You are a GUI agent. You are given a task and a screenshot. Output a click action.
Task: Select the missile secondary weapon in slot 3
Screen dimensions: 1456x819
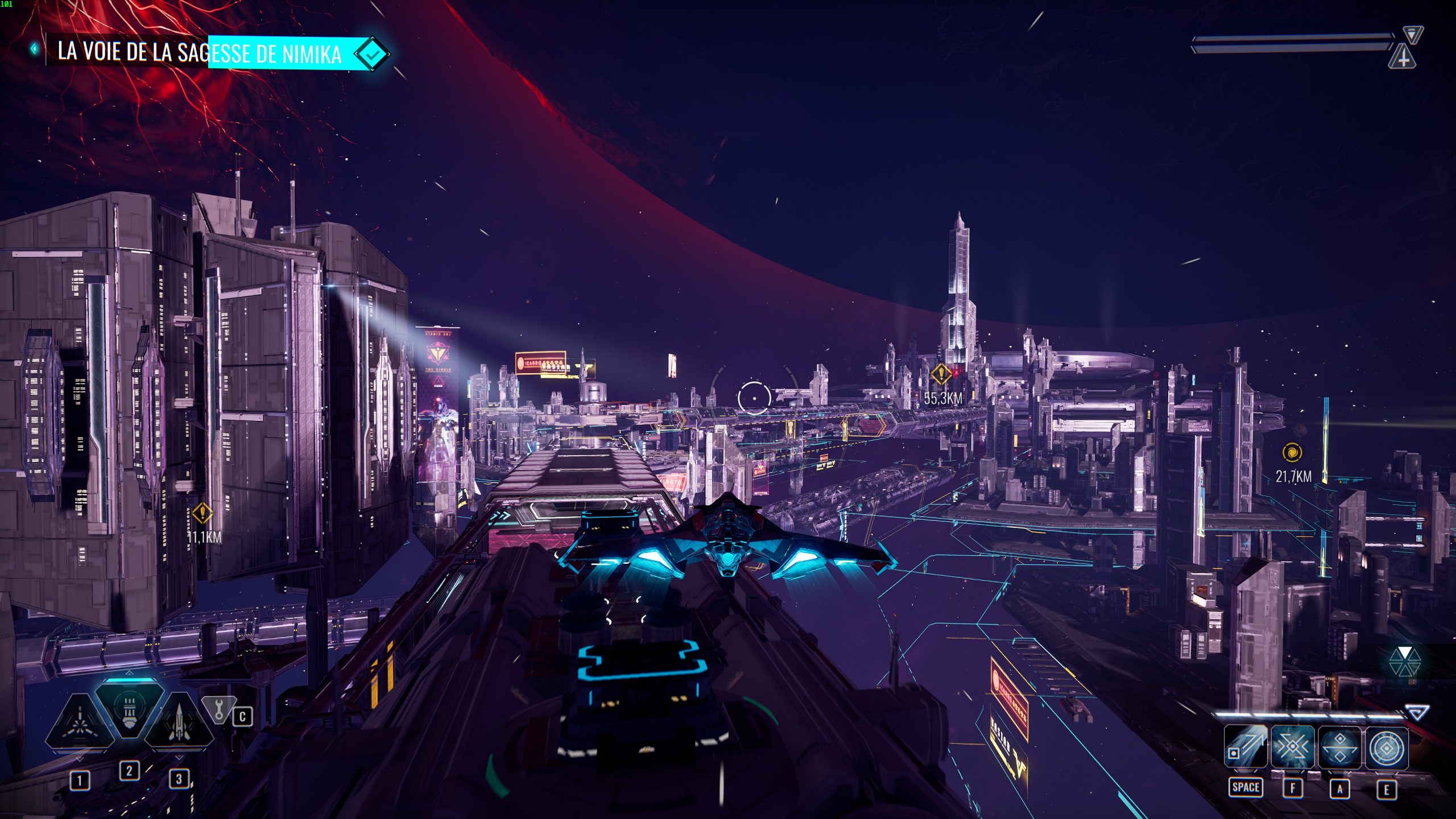(x=179, y=722)
